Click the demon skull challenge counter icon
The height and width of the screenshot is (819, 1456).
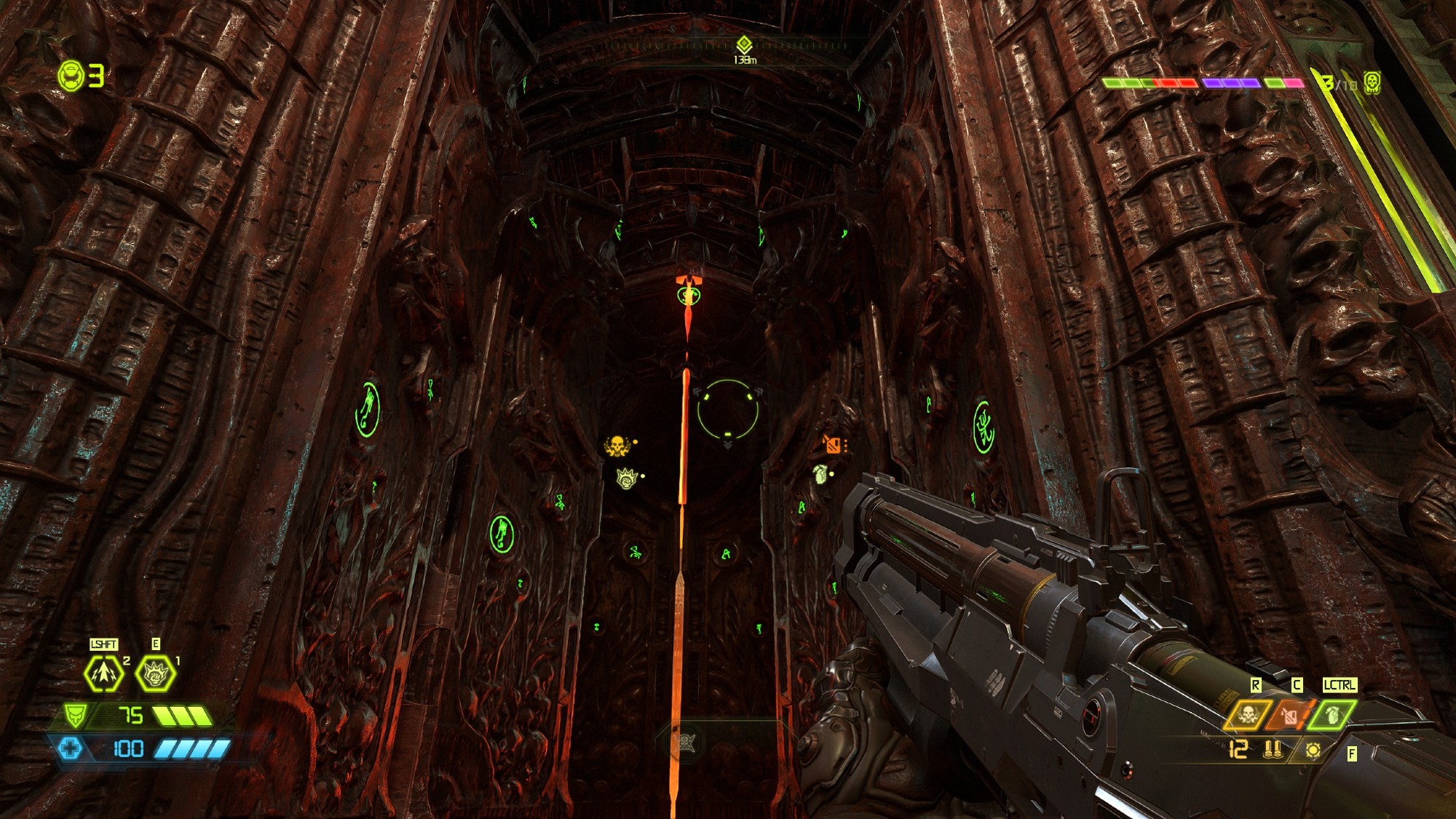(1372, 82)
